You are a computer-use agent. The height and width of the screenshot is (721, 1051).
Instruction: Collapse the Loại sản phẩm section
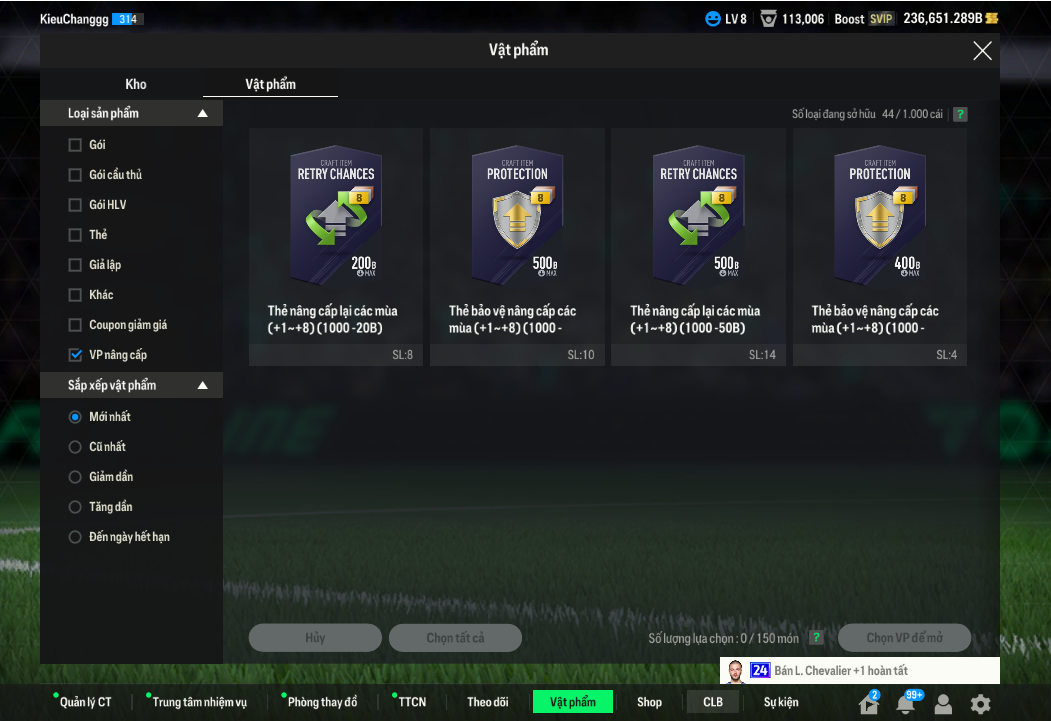[x=203, y=114]
